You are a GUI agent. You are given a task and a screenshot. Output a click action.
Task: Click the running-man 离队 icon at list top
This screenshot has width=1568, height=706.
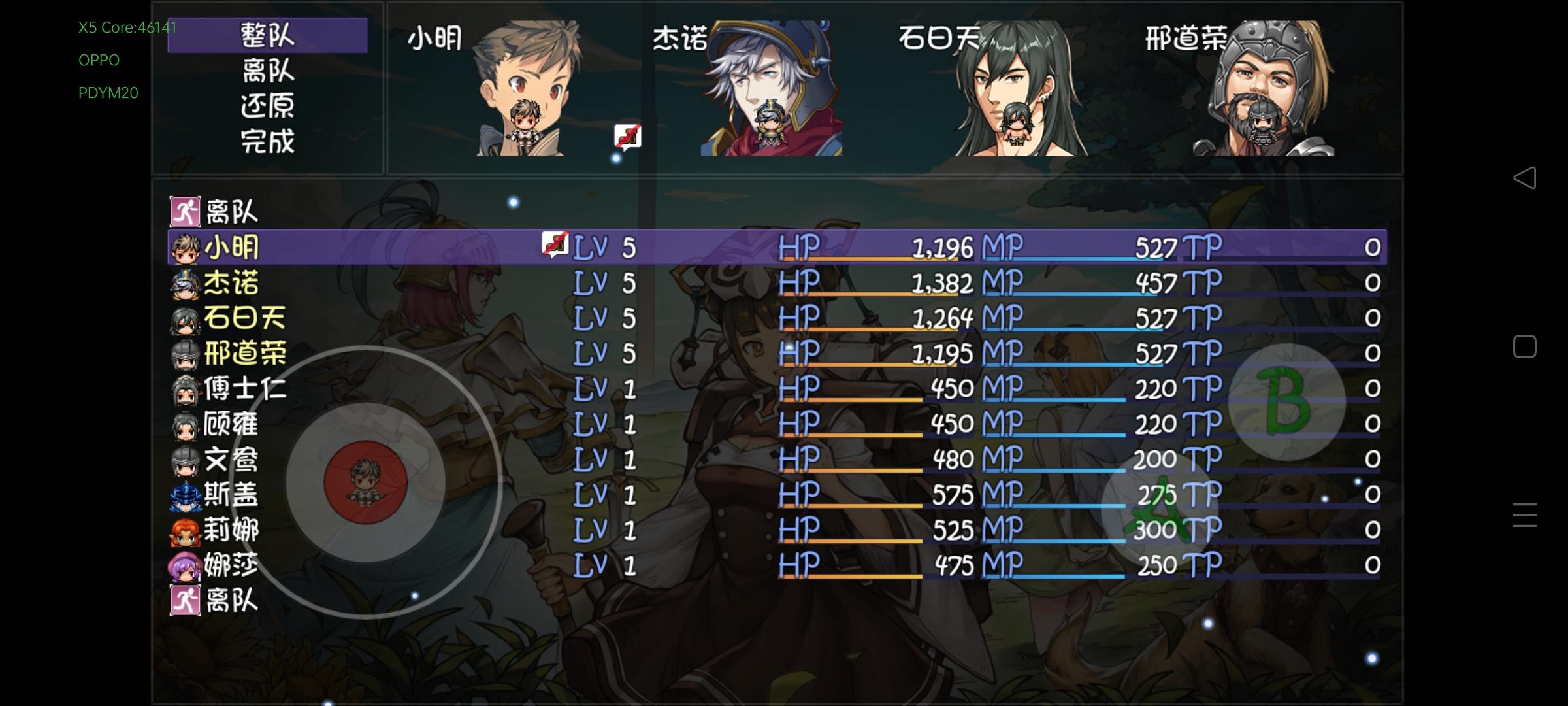[185, 209]
